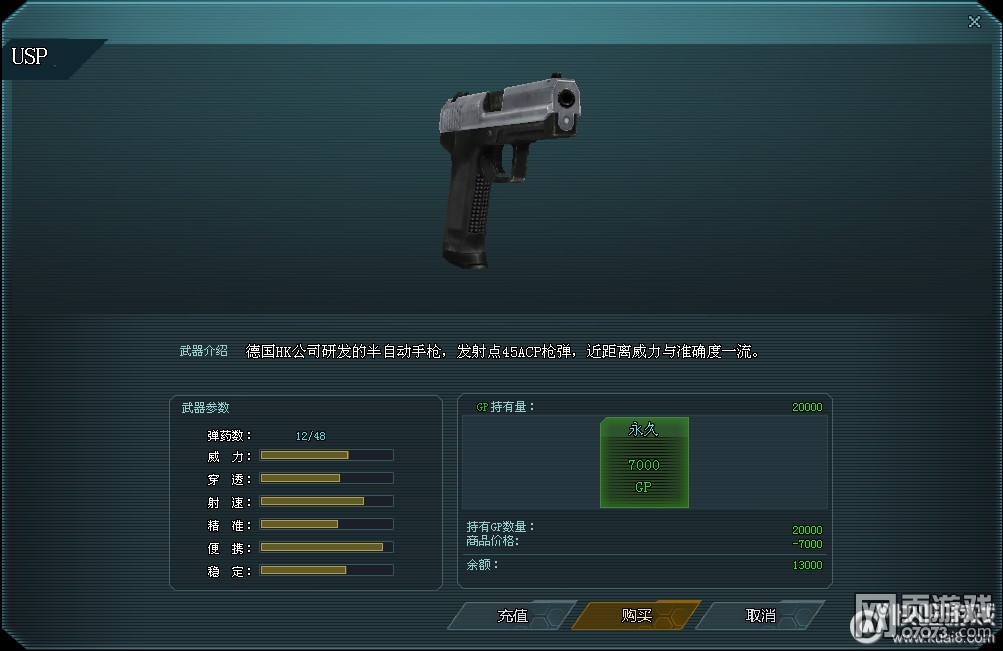
Task: Select the 永久 7000 GP price option
Action: [x=644, y=463]
